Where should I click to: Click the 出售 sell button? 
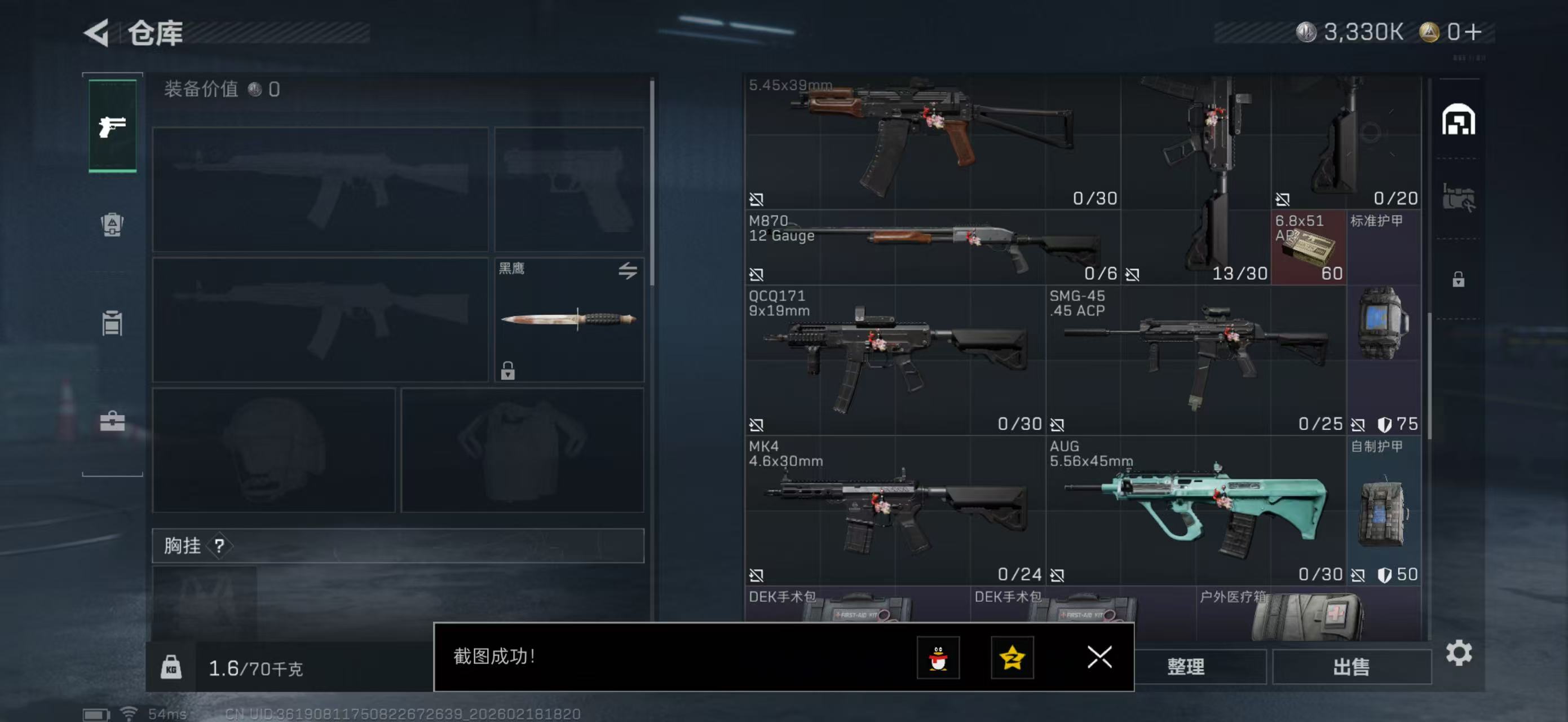pyautogui.click(x=1351, y=667)
